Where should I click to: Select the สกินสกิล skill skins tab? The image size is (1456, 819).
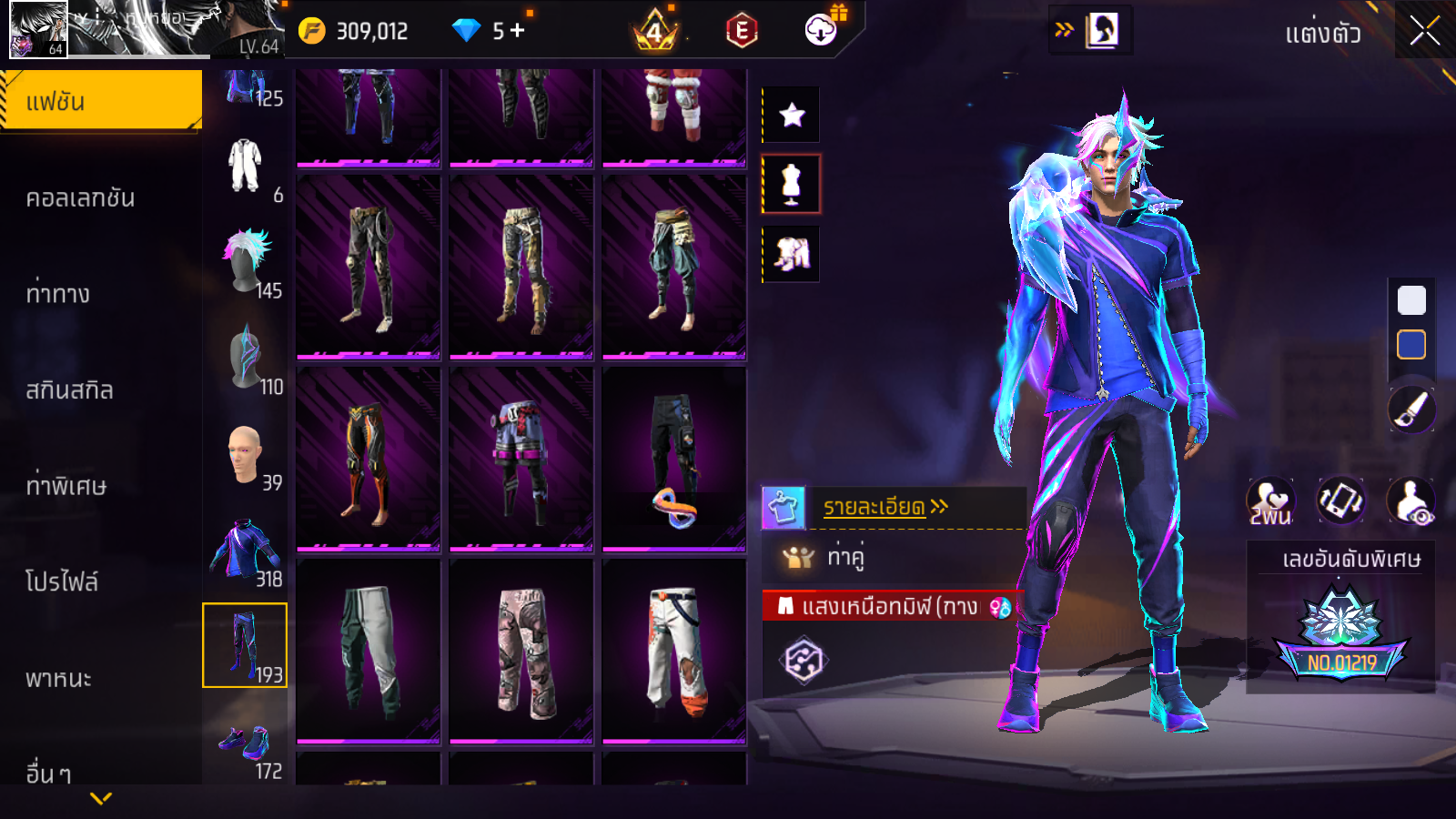(69, 390)
